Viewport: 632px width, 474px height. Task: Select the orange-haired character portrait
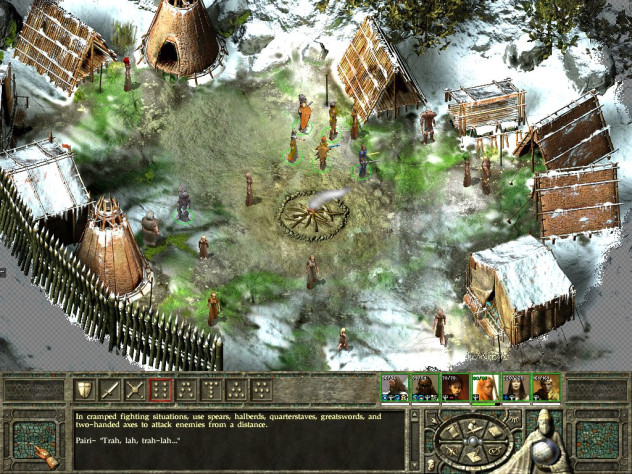(485, 388)
